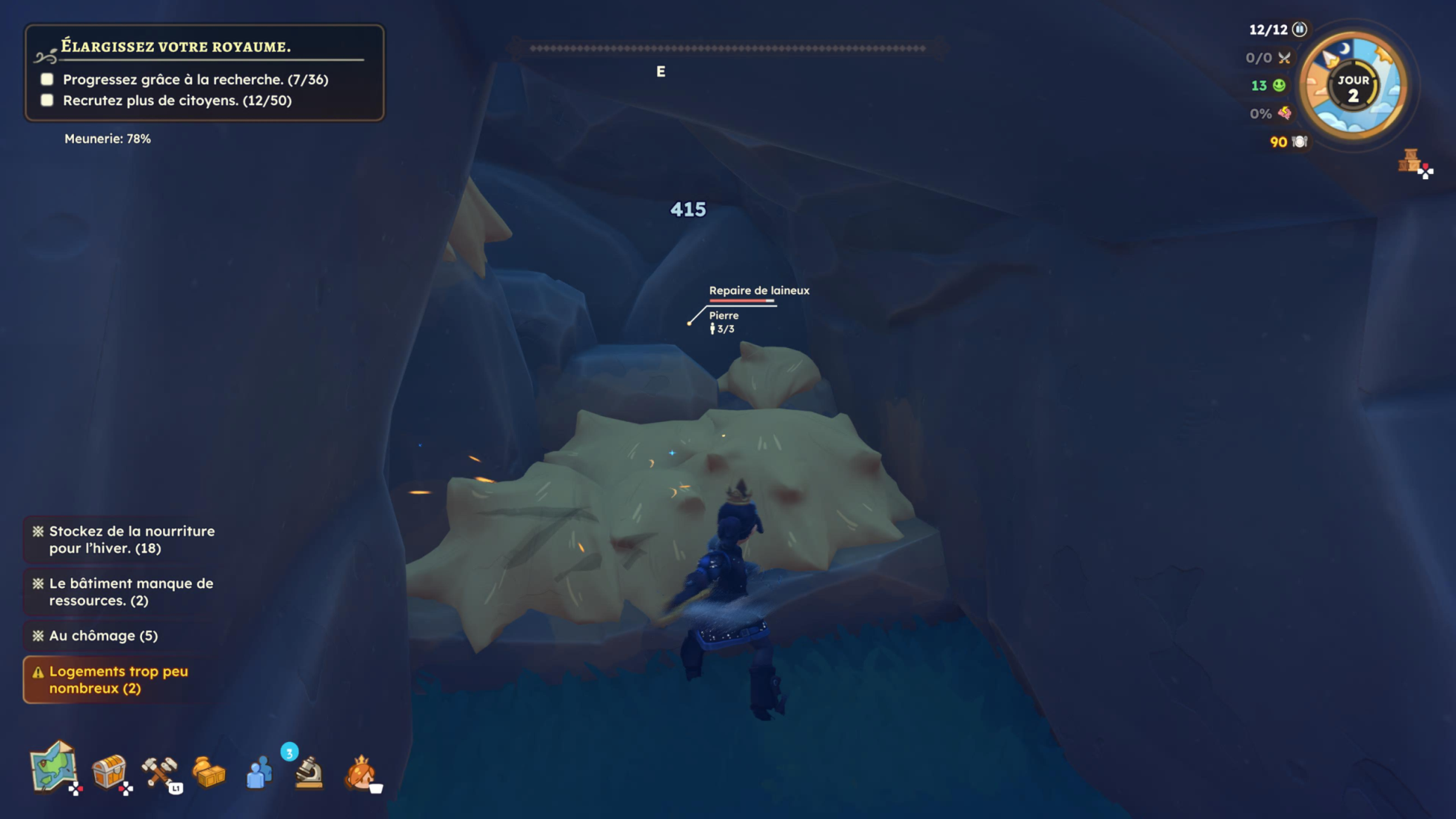Click the day-night cycle 'Jour 2' clock

click(x=1352, y=87)
